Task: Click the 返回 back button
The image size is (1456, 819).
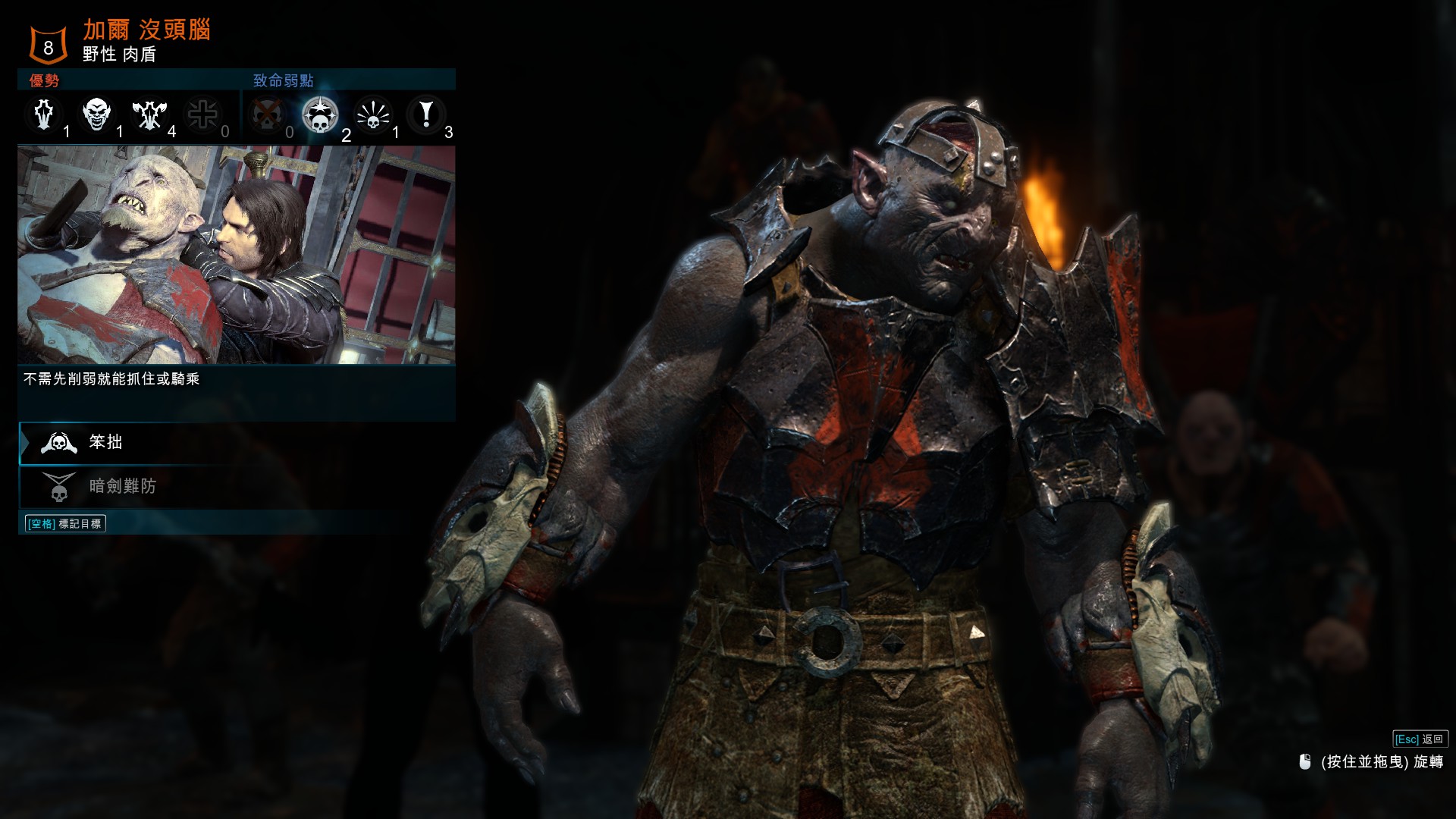Action: tap(1420, 739)
